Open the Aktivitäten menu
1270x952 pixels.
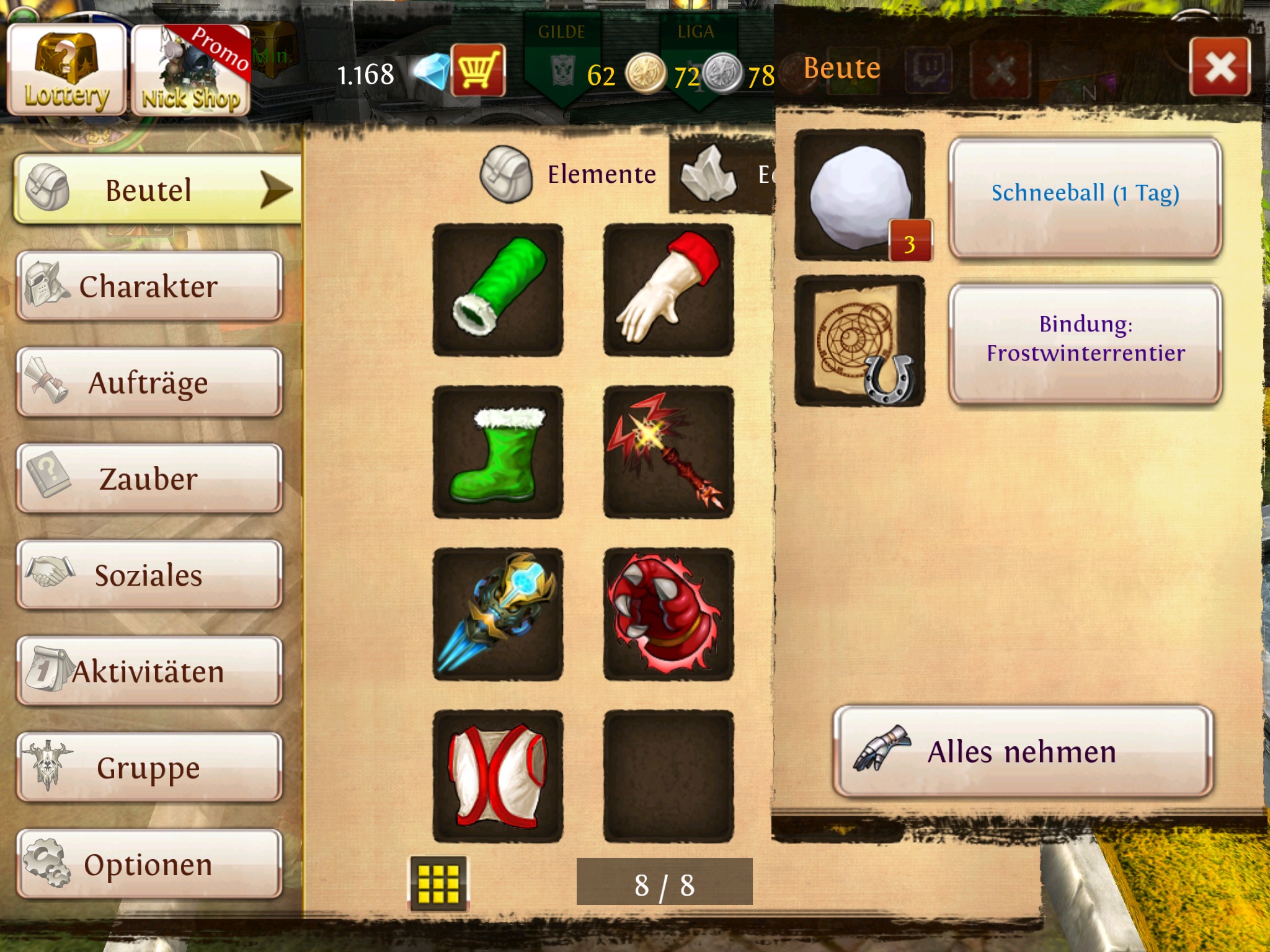click(x=149, y=671)
